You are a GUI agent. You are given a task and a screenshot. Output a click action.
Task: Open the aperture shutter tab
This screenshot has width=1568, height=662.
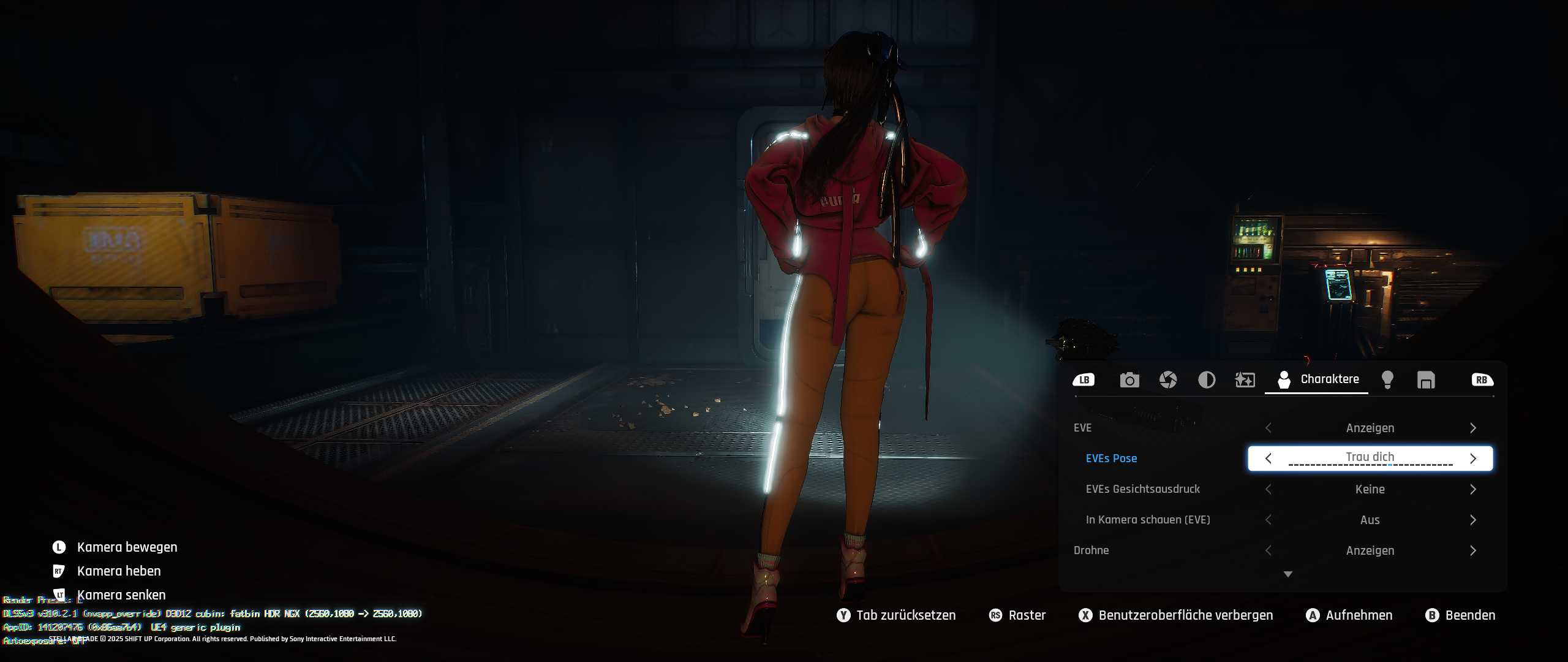point(1168,380)
